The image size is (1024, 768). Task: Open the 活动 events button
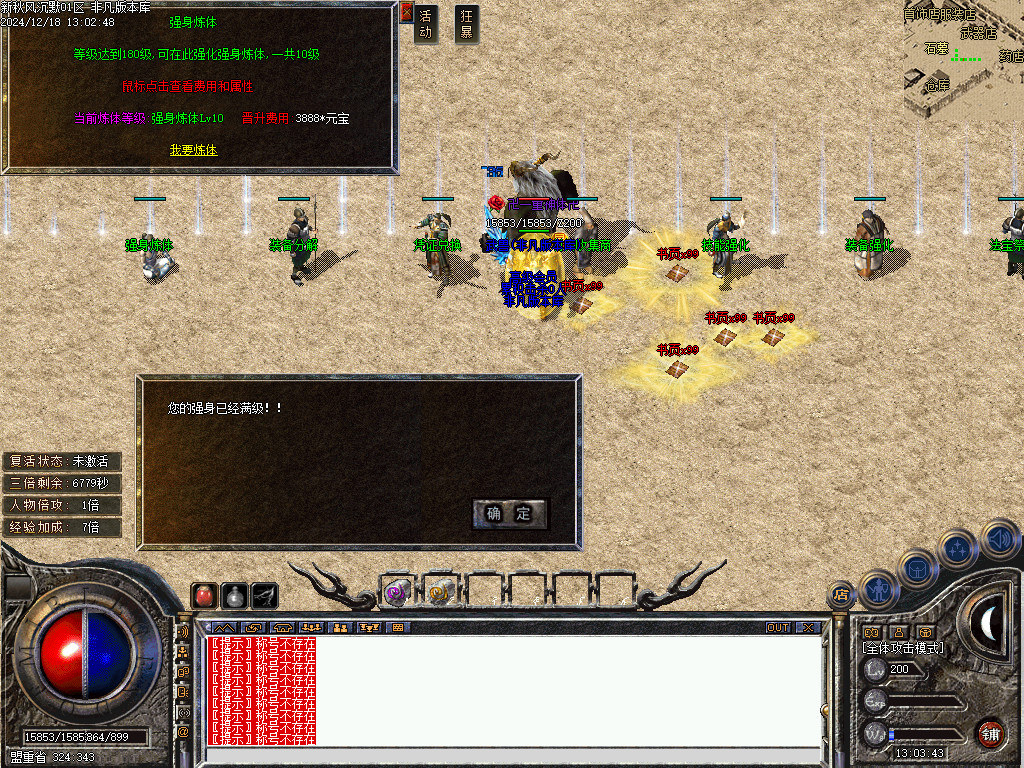pos(426,24)
